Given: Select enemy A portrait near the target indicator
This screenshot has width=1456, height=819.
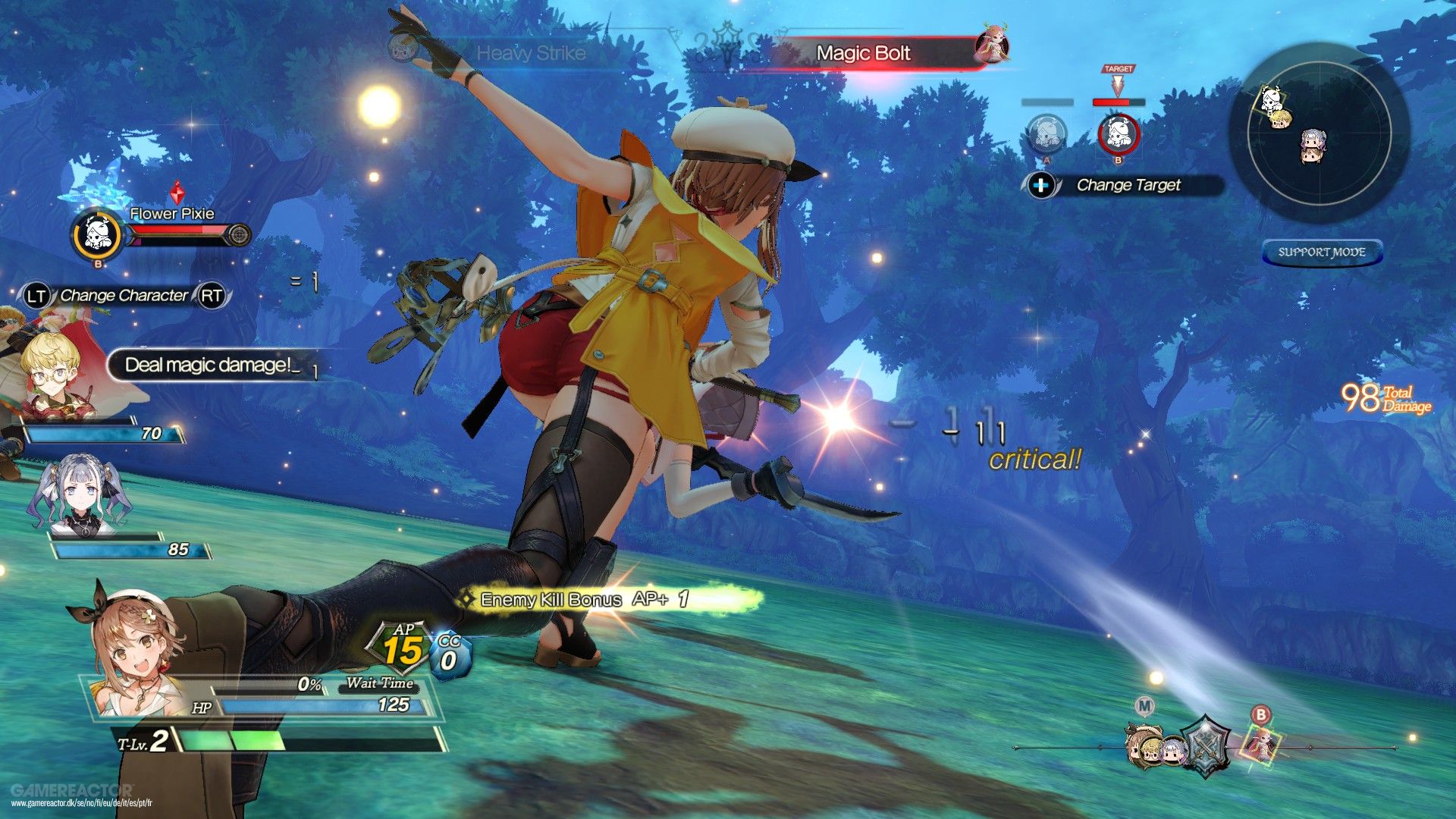Looking at the screenshot, I should coord(1046,133).
